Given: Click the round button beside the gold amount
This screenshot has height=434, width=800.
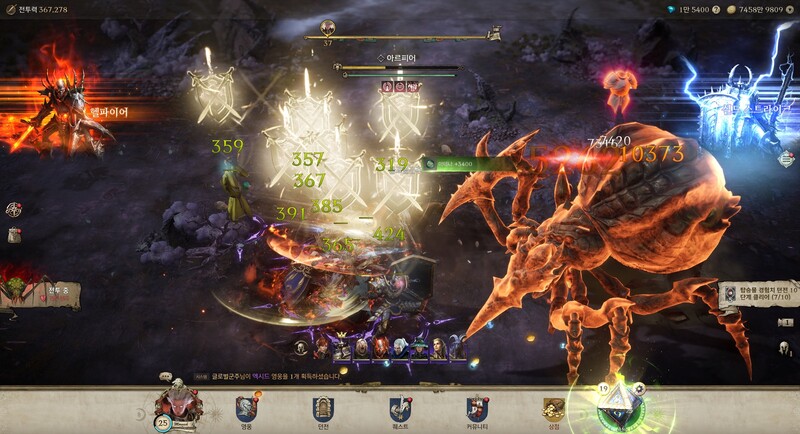Looking at the screenshot, I should [790, 9].
